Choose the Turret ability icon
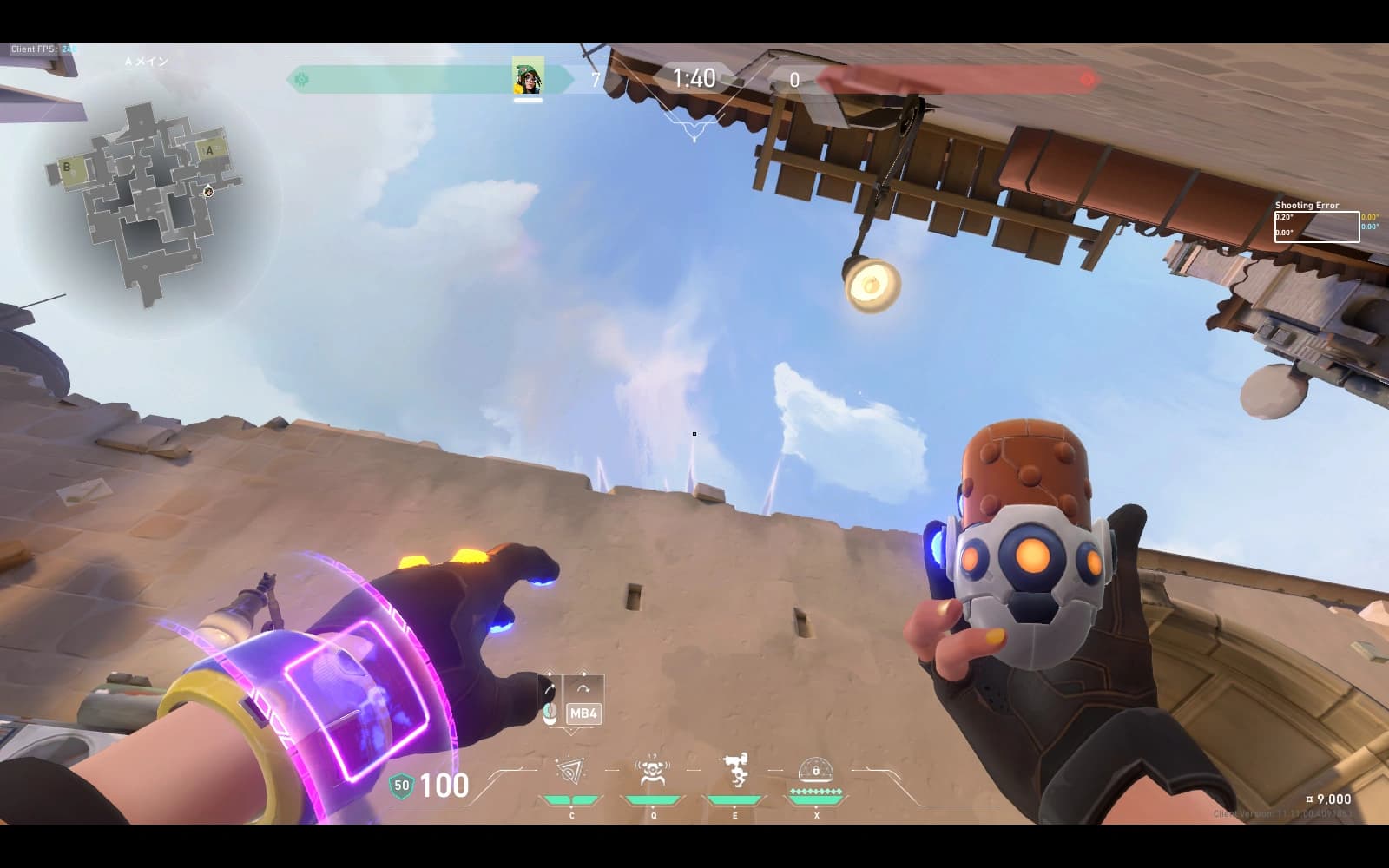This screenshot has width=1389, height=868. point(735,771)
